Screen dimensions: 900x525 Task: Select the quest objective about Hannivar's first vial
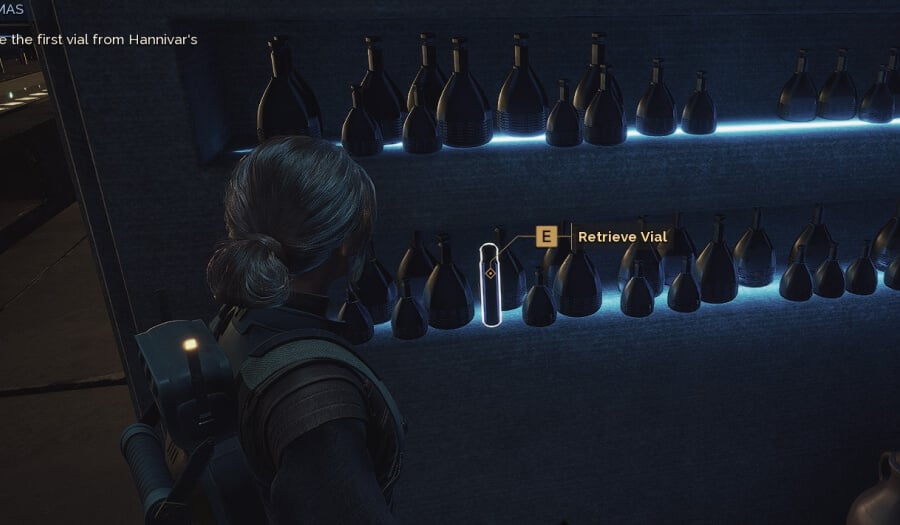pyautogui.click(x=100, y=40)
